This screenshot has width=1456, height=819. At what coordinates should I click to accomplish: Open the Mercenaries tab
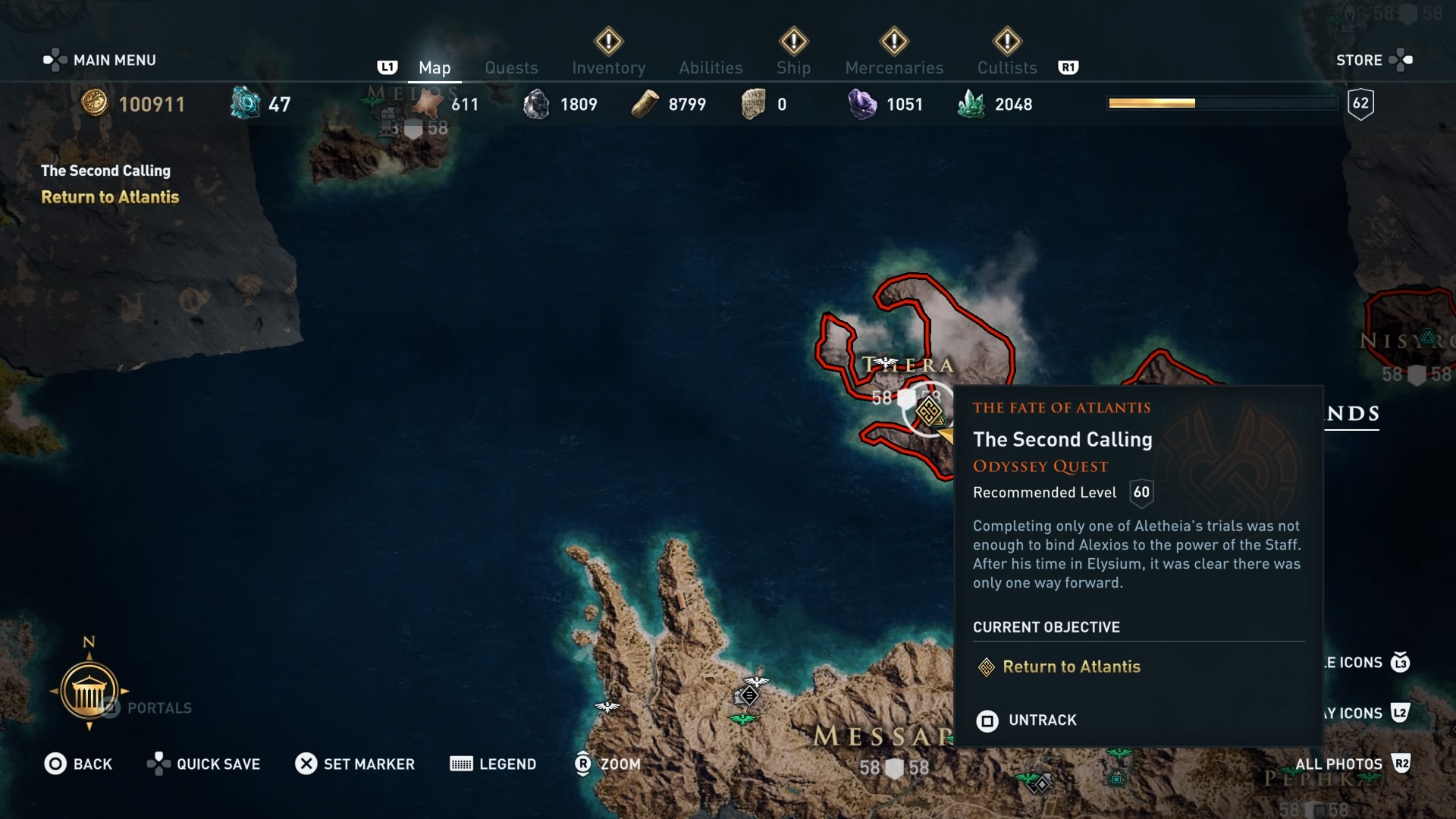click(894, 67)
